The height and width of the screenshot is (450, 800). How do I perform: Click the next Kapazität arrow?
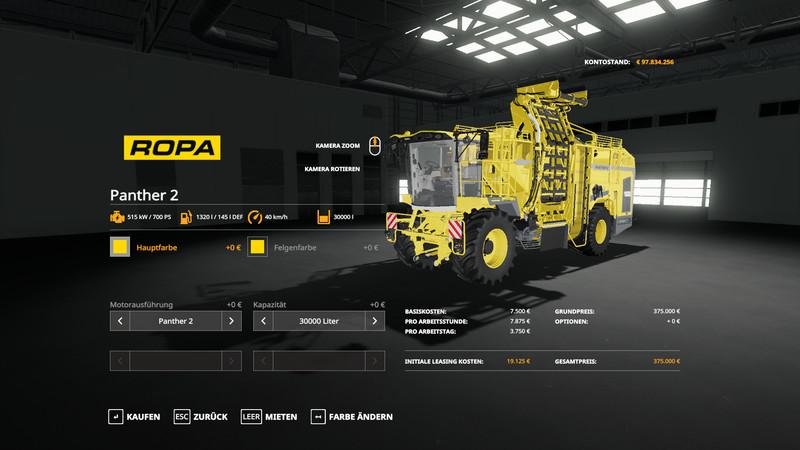[x=373, y=321]
